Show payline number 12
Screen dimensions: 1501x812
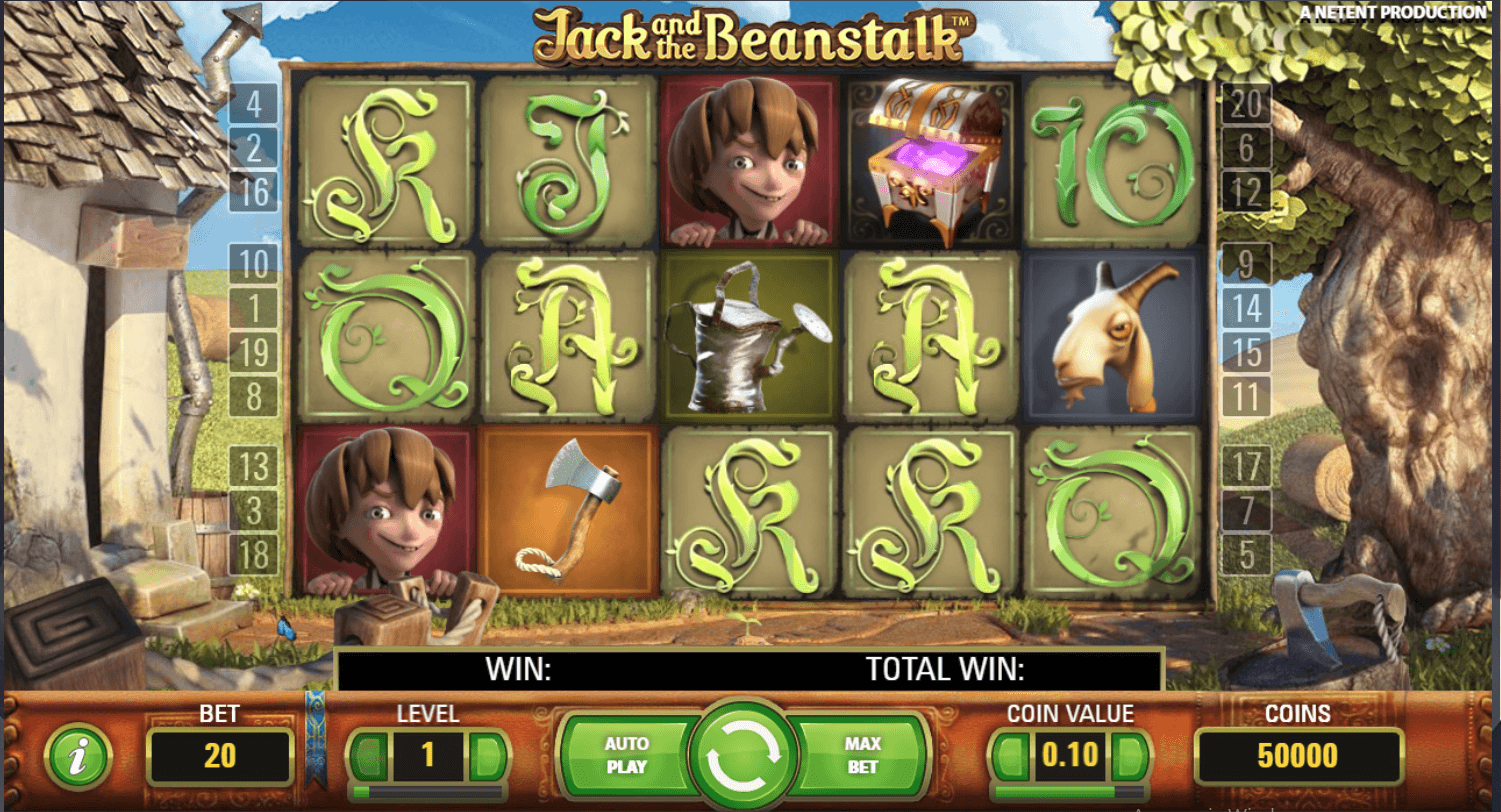(x=1246, y=191)
